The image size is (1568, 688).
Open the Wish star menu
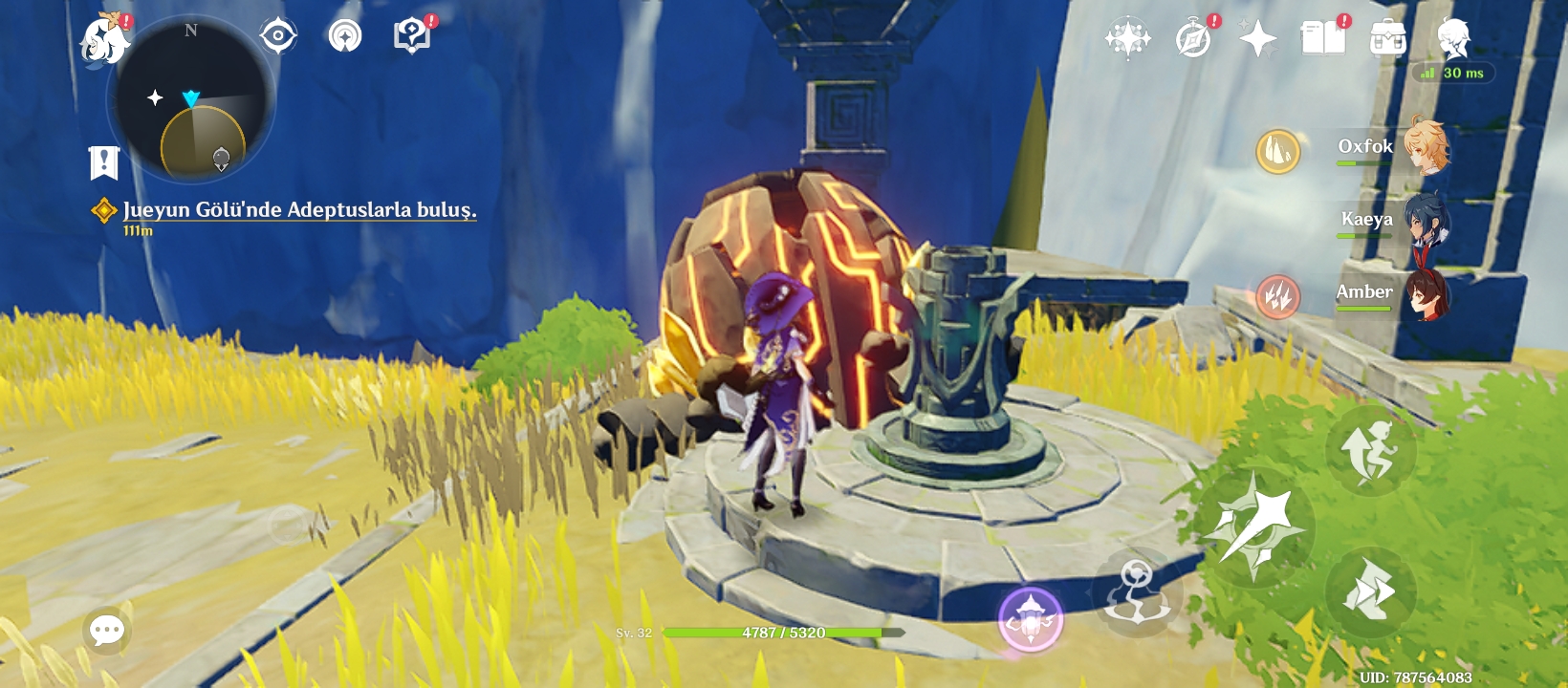(x=1128, y=38)
